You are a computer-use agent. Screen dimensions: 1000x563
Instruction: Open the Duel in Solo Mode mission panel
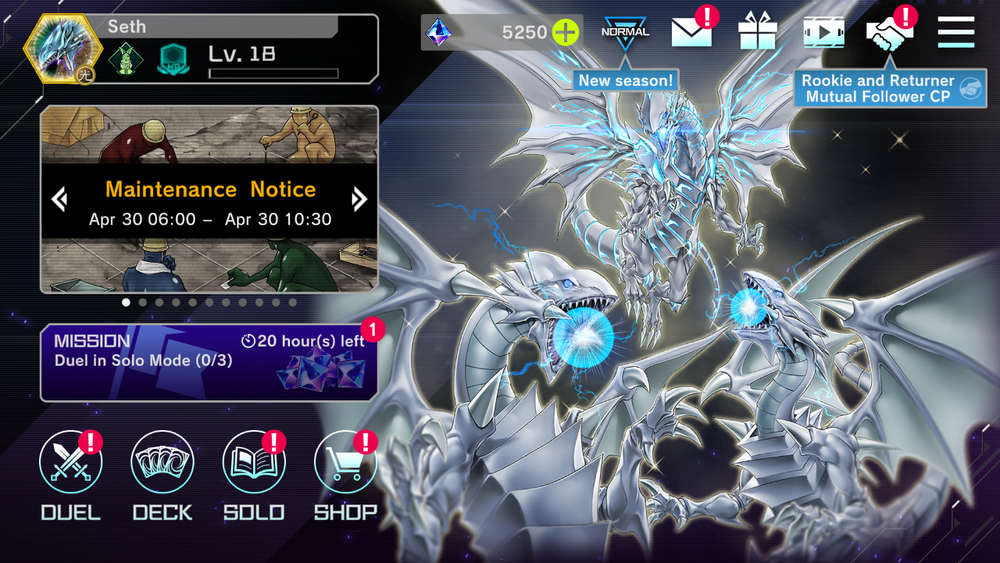[208, 362]
